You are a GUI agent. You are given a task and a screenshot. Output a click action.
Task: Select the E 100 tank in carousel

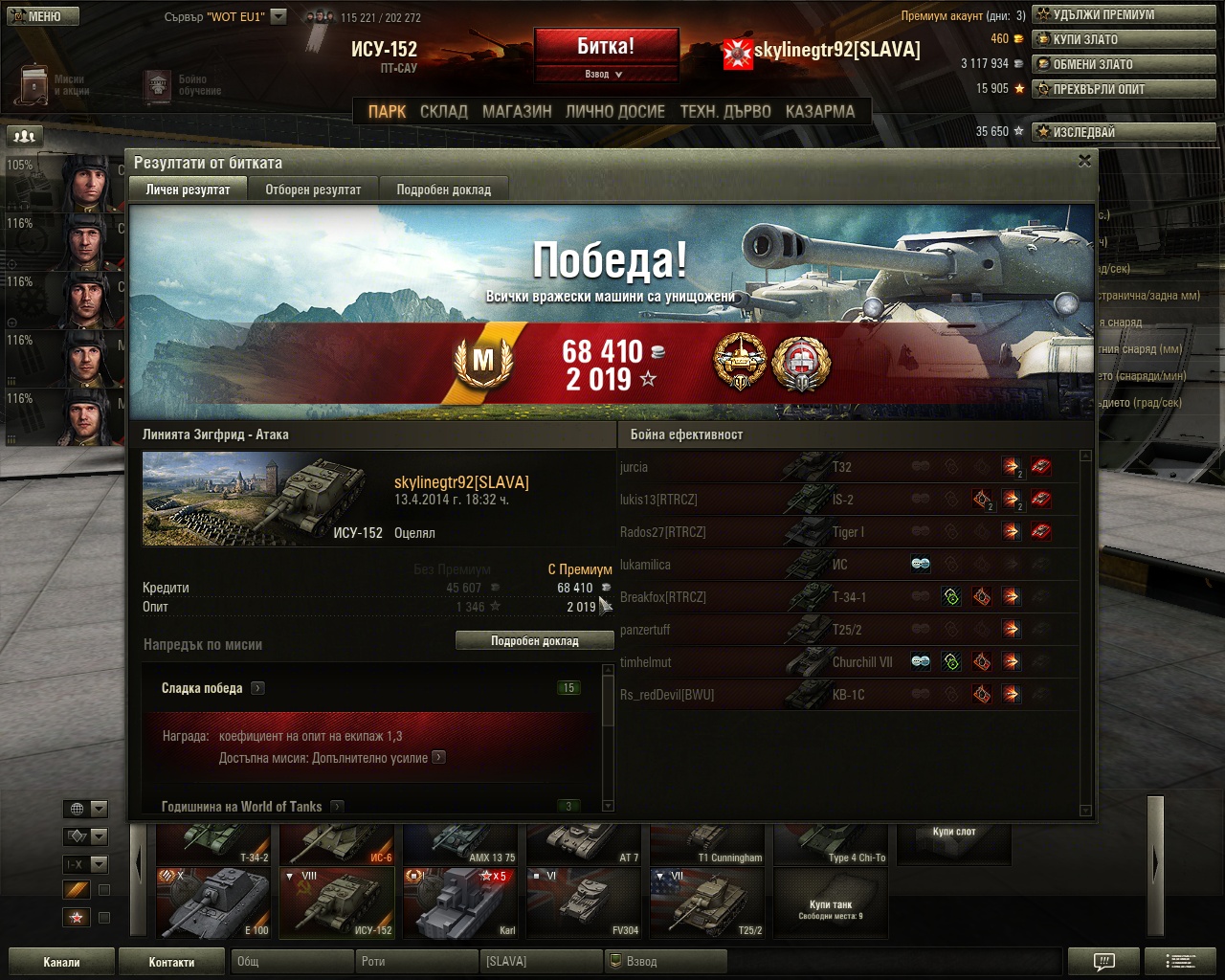click(215, 902)
